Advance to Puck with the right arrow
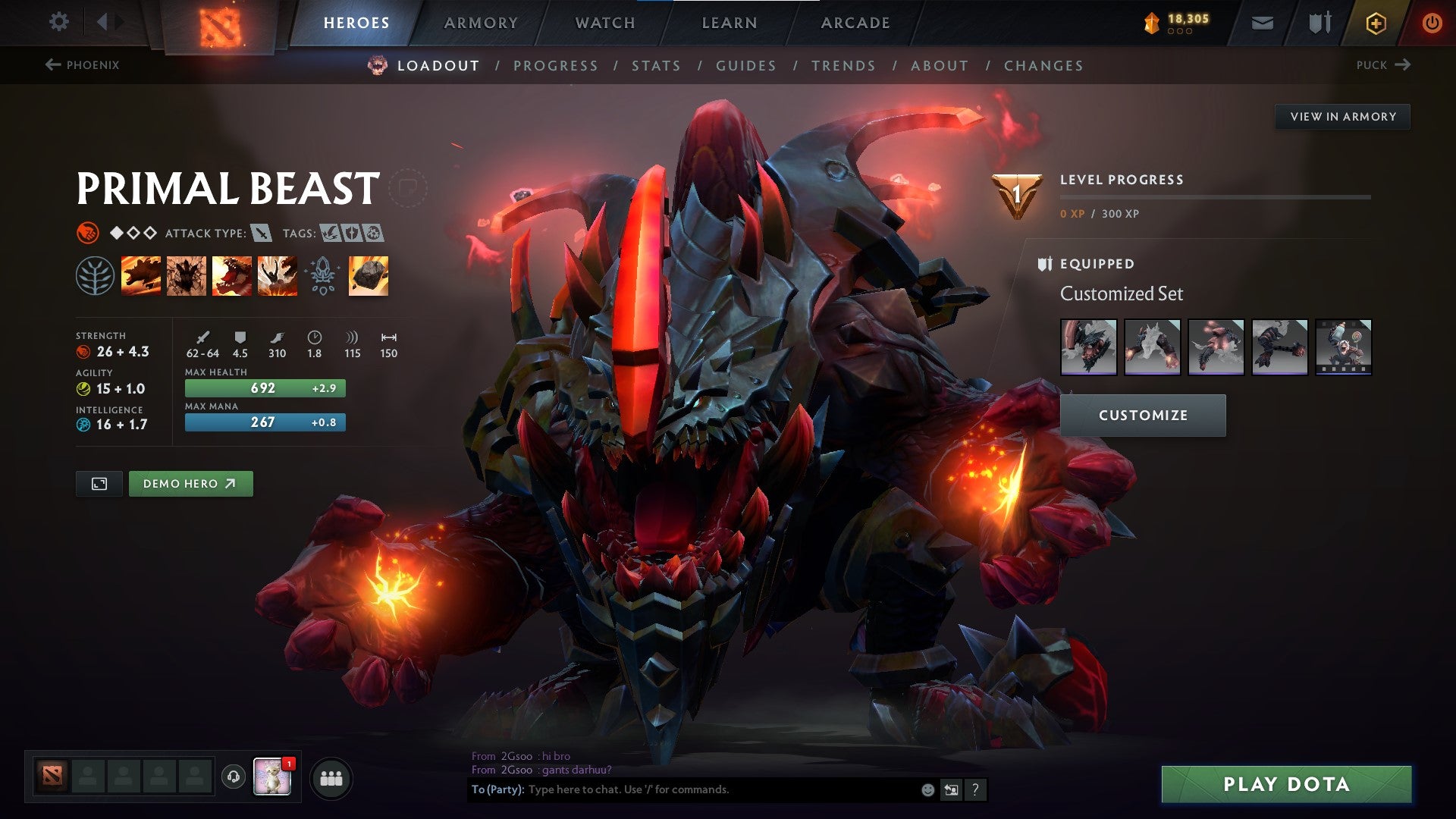 point(1404,65)
